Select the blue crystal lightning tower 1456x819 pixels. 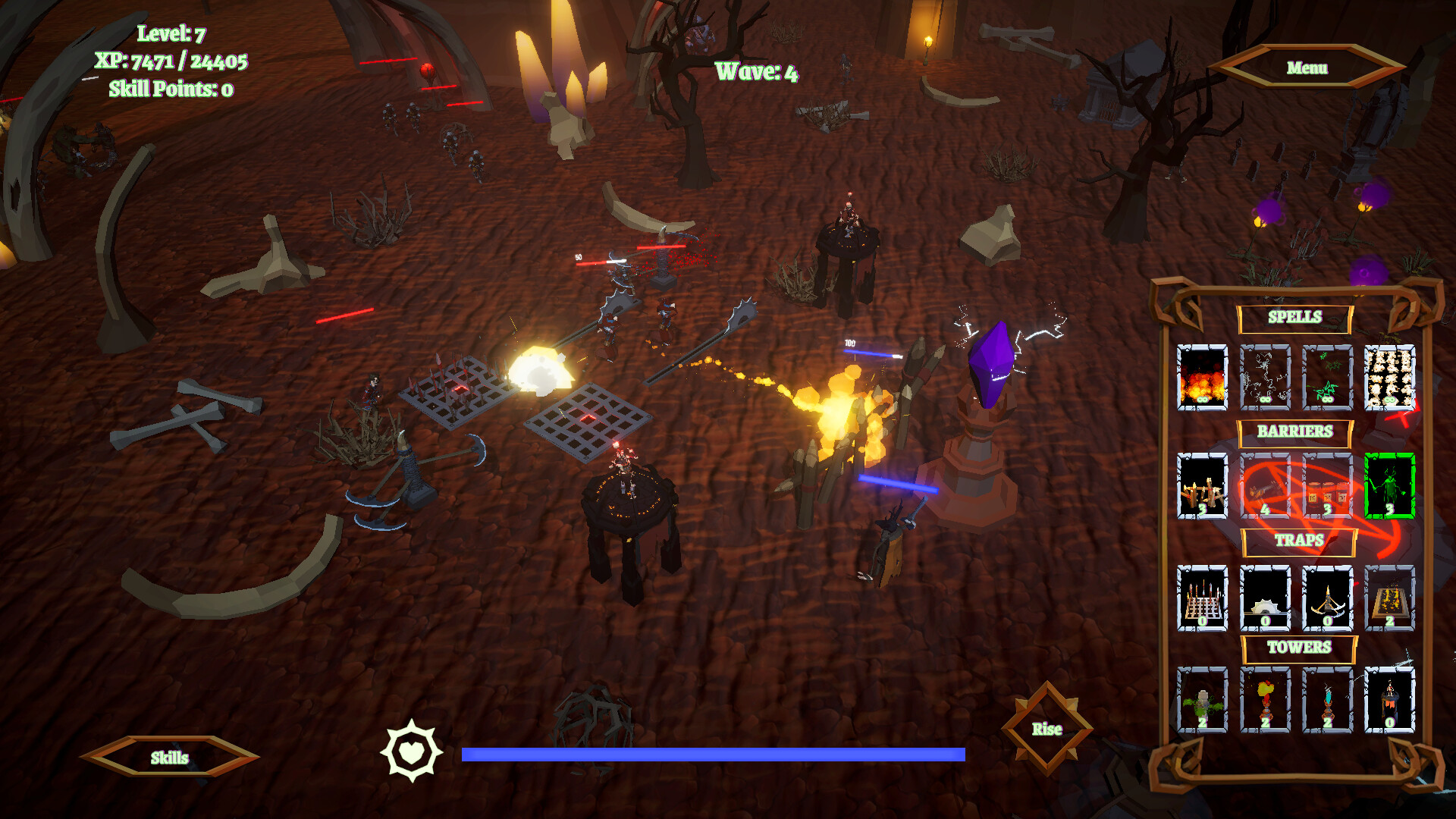pyautogui.click(x=1327, y=700)
